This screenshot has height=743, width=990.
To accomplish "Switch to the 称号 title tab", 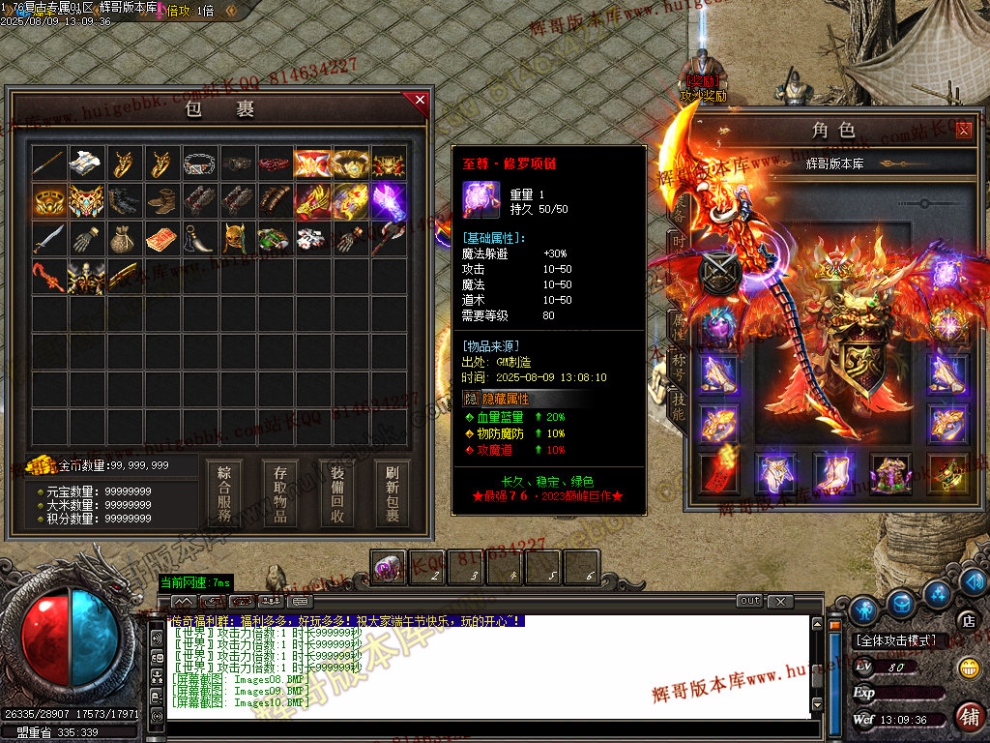I will coord(679,358).
